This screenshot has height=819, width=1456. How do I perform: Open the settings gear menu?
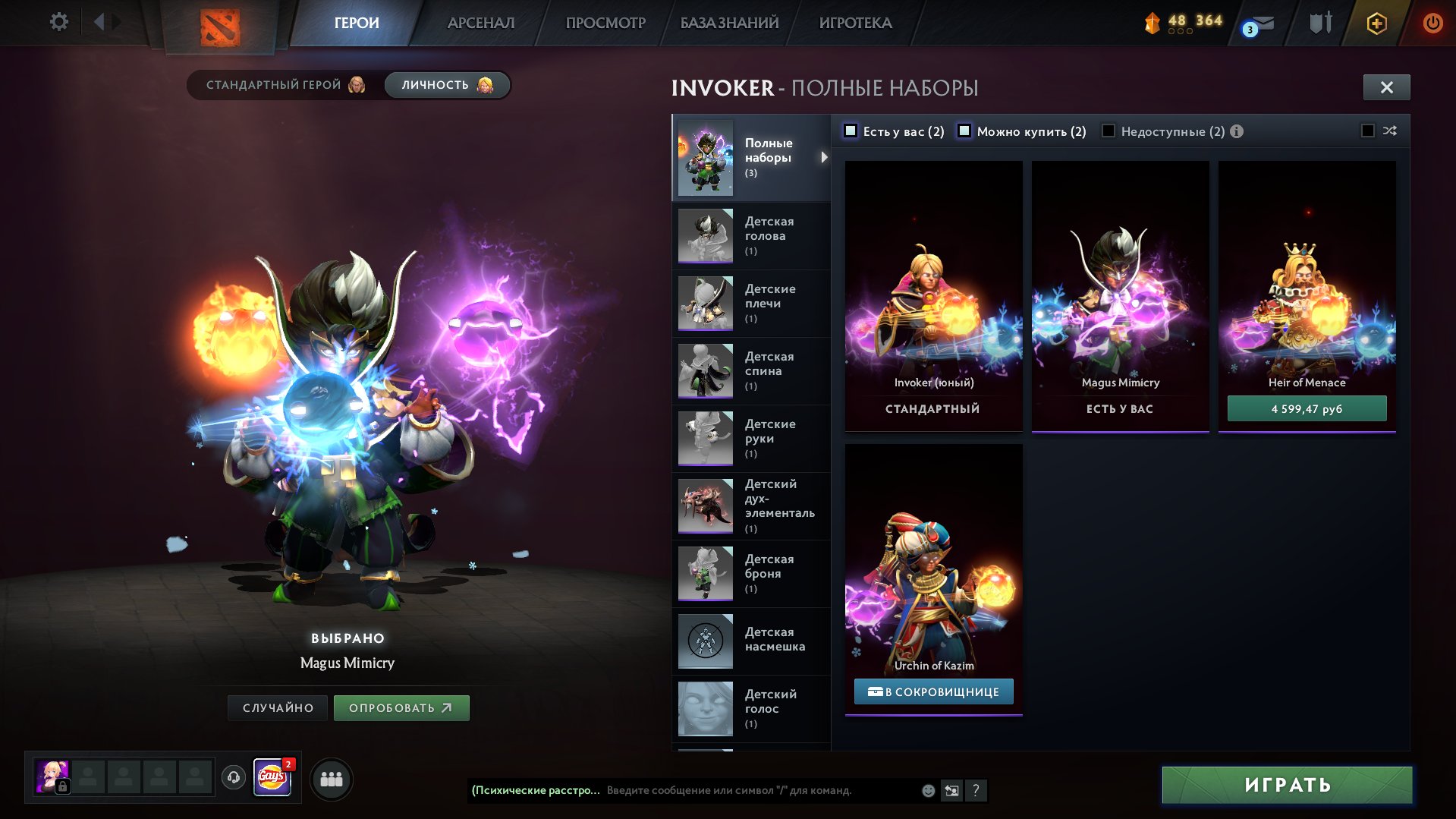click(58, 22)
